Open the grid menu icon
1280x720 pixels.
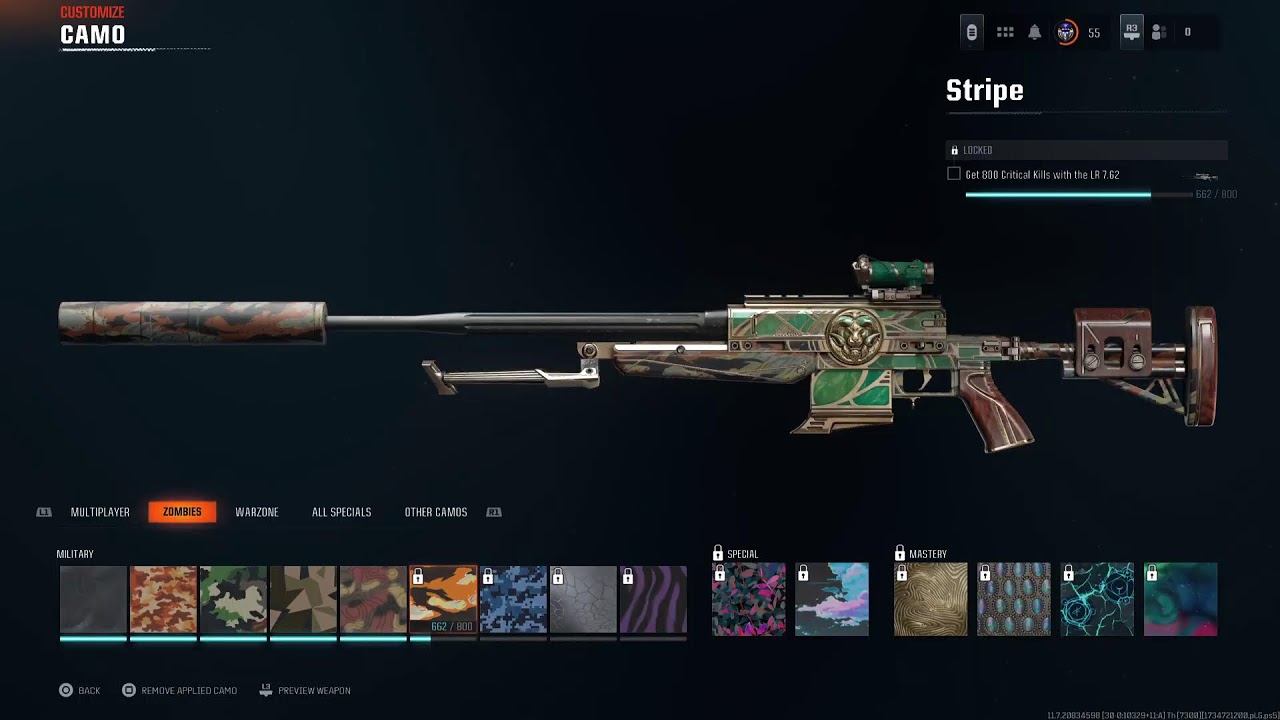[x=1005, y=33]
